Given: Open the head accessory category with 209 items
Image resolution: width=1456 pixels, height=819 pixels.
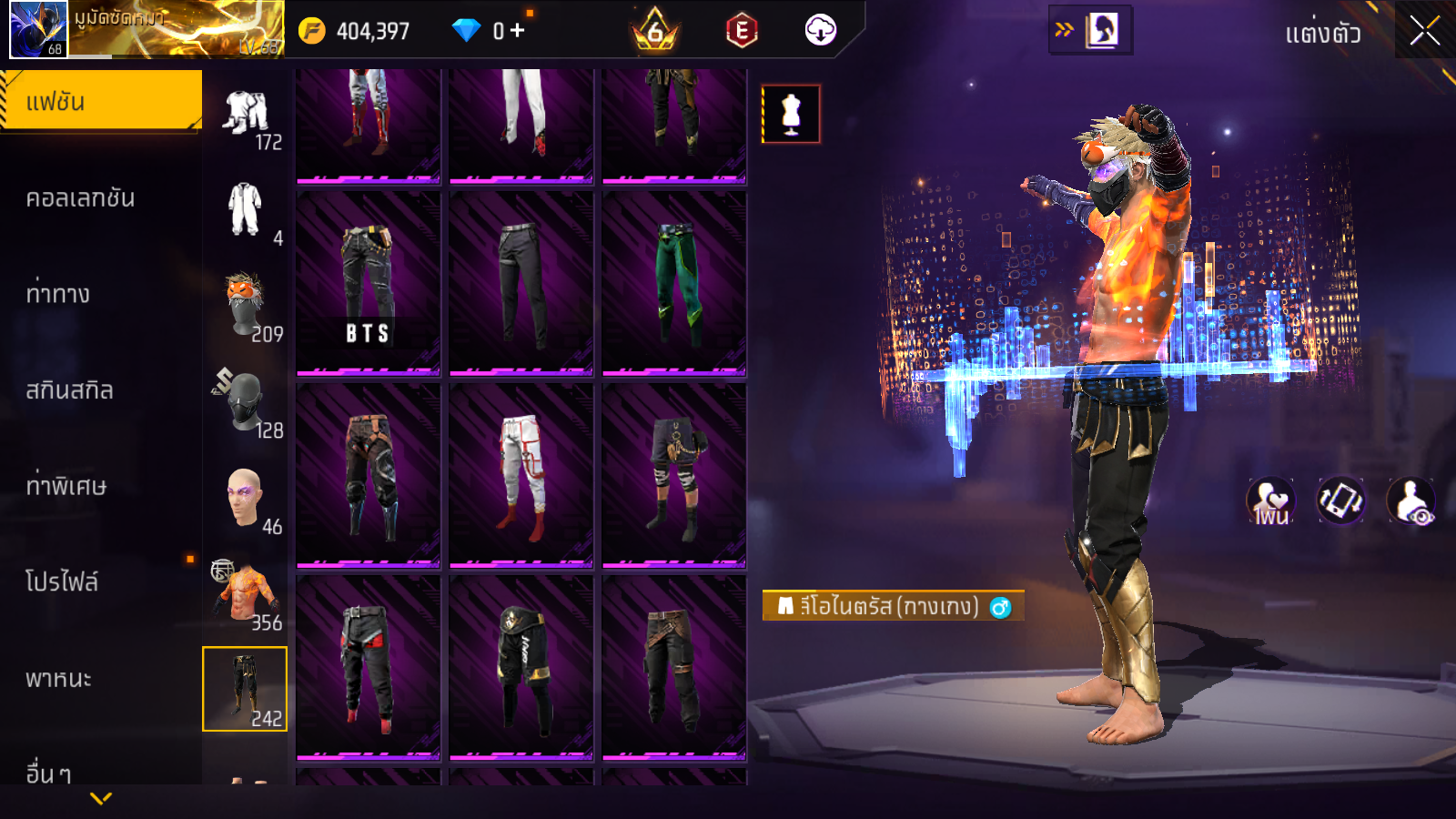Looking at the screenshot, I should pos(246,306).
